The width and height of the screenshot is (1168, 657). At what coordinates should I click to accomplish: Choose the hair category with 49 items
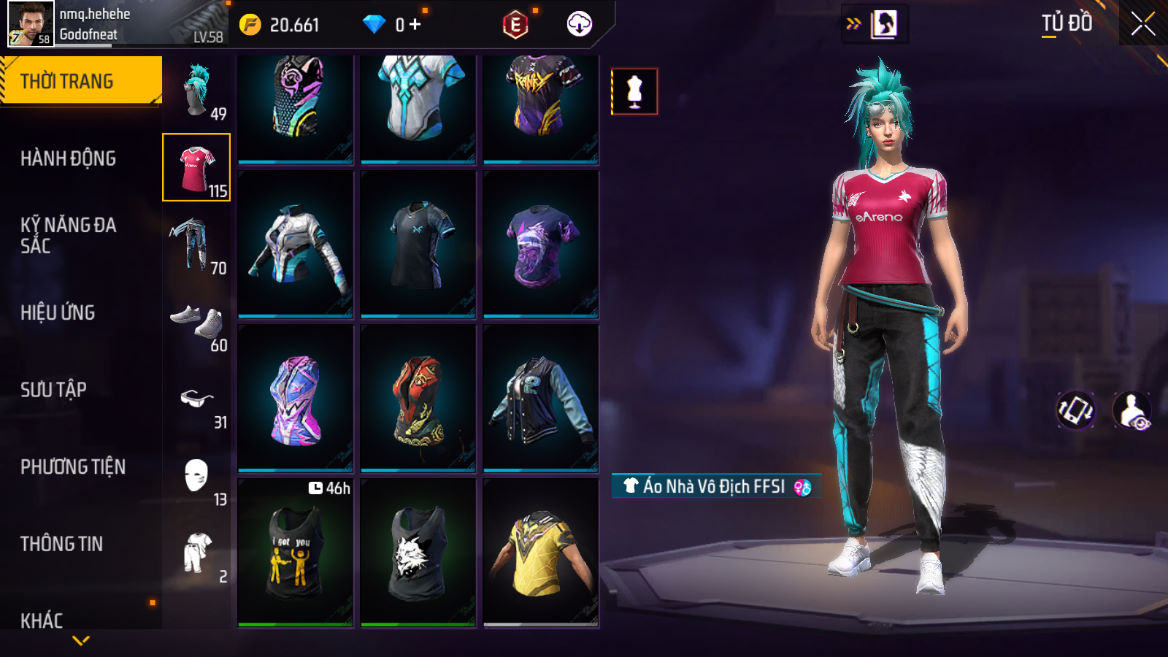(x=197, y=91)
